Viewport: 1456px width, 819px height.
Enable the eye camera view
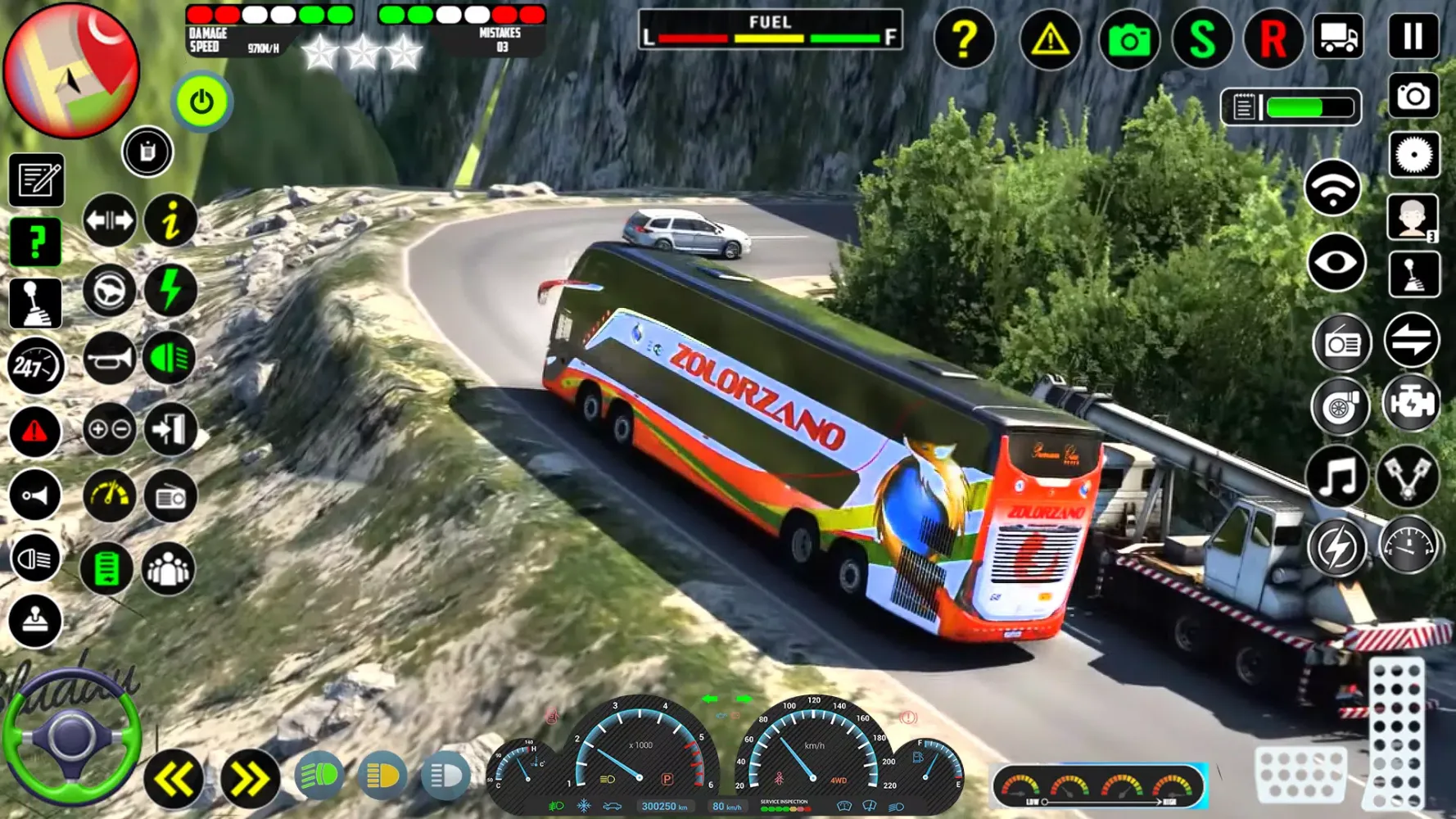click(1336, 263)
